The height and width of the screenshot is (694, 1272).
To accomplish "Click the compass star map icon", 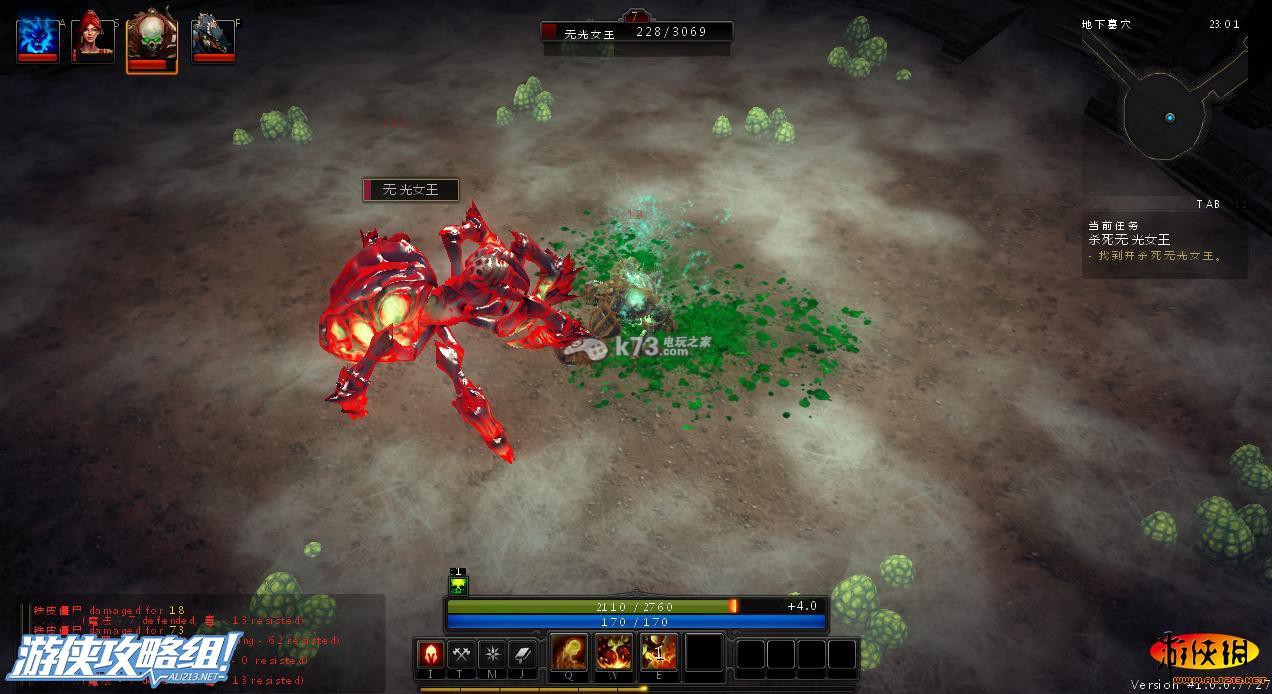I will pos(493,655).
